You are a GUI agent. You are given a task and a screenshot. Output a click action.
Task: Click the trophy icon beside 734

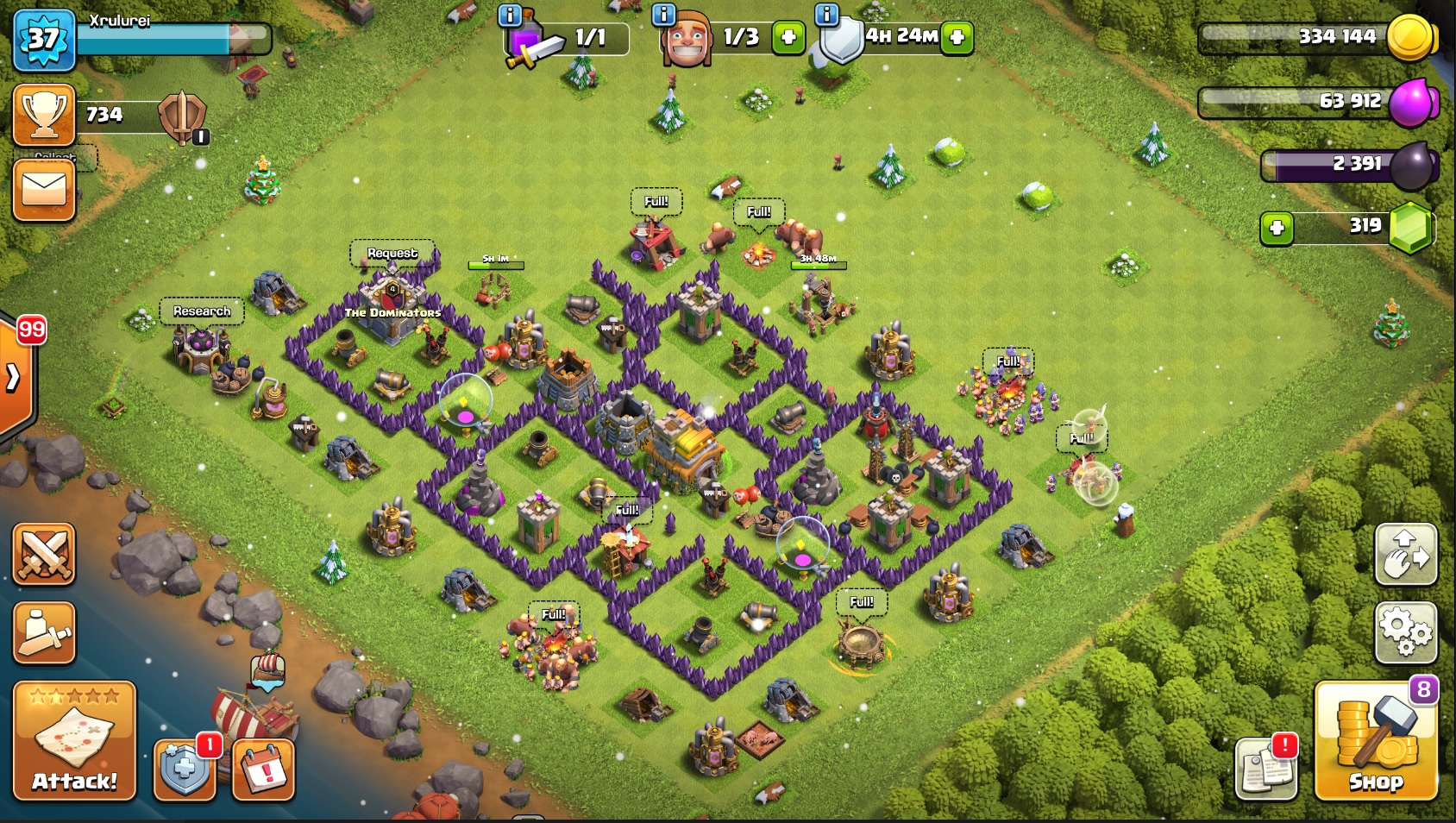pos(44,115)
